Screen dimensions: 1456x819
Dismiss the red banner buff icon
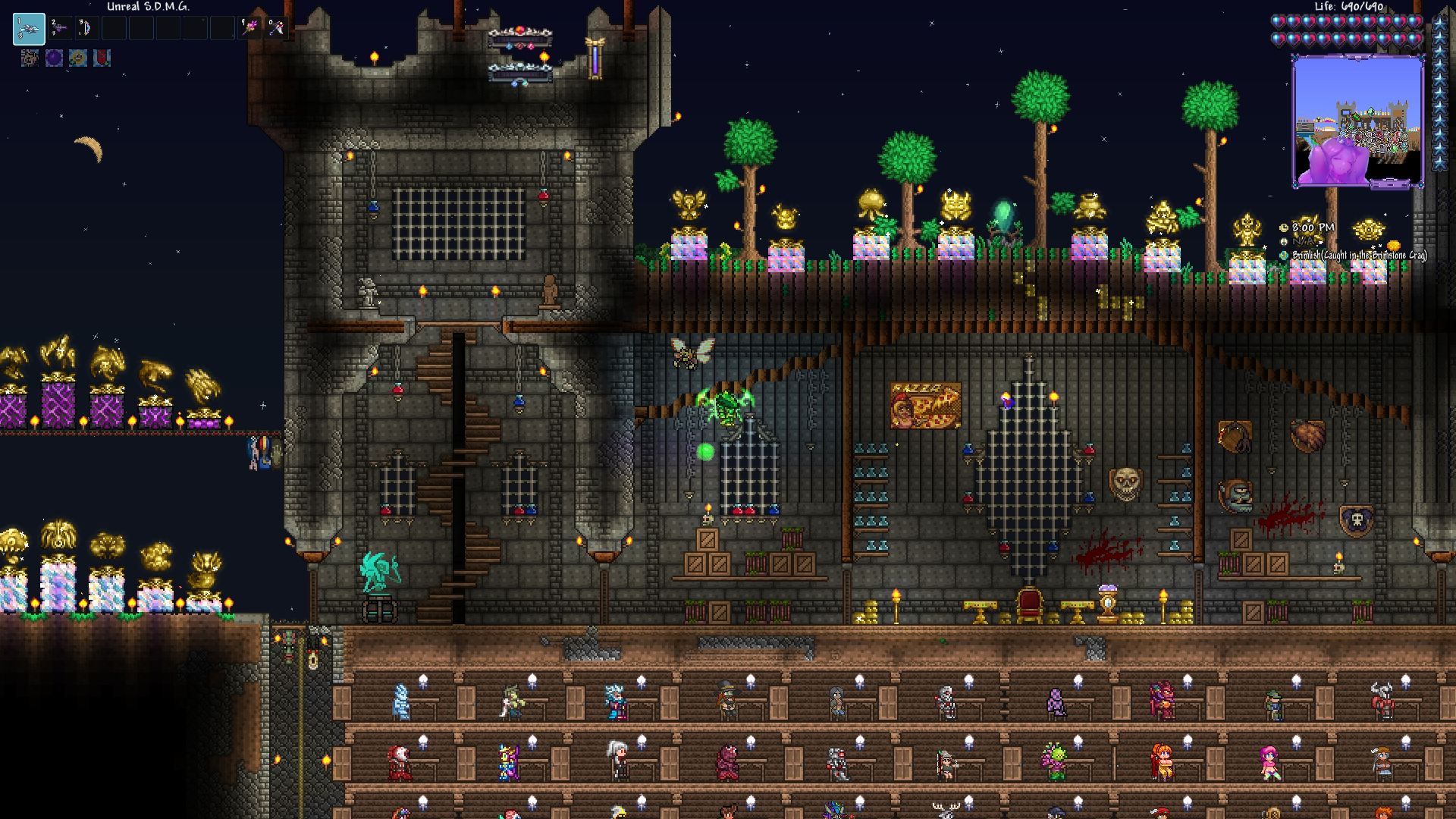coord(102,59)
